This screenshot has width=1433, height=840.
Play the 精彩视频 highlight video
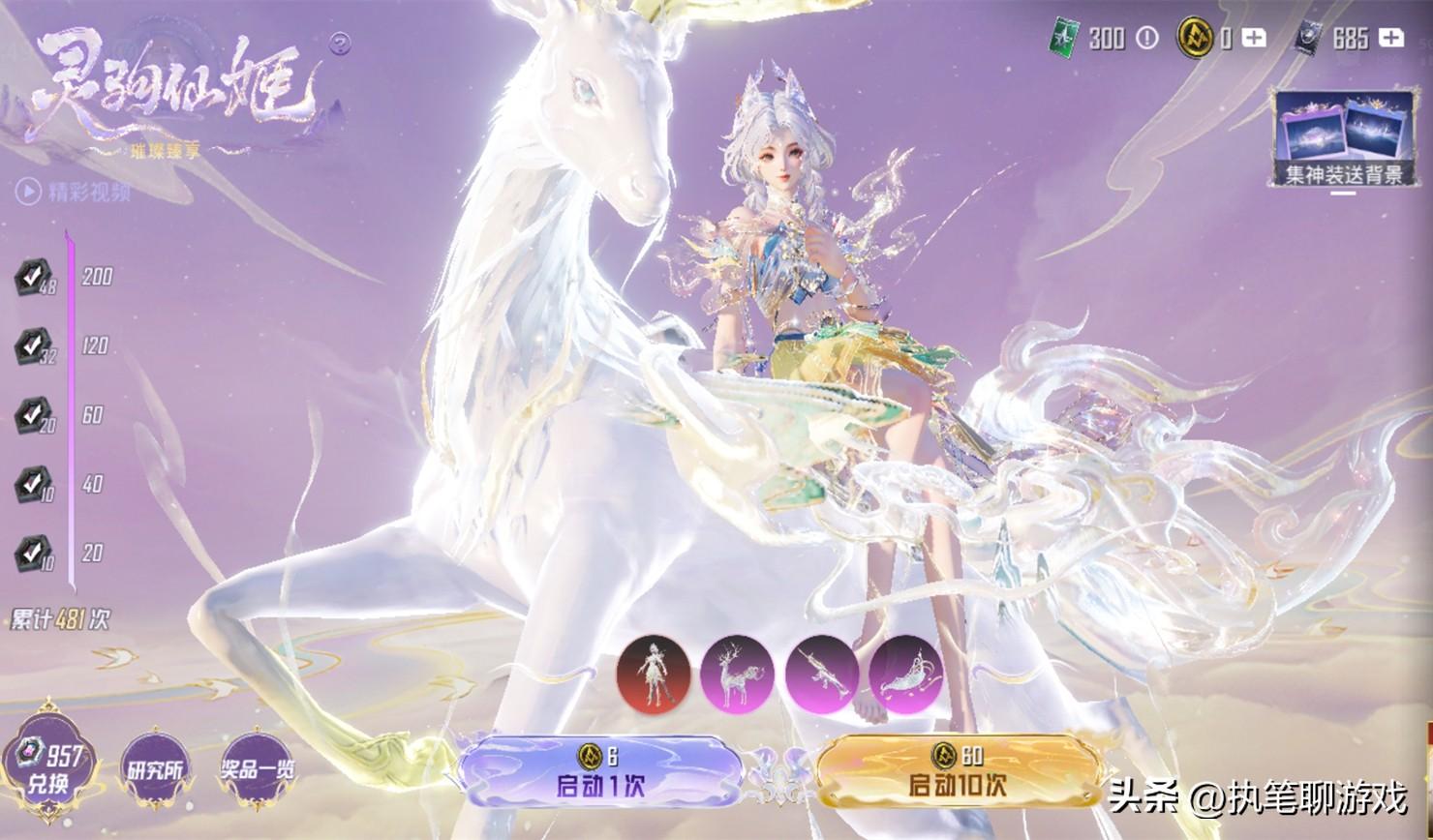[74, 192]
